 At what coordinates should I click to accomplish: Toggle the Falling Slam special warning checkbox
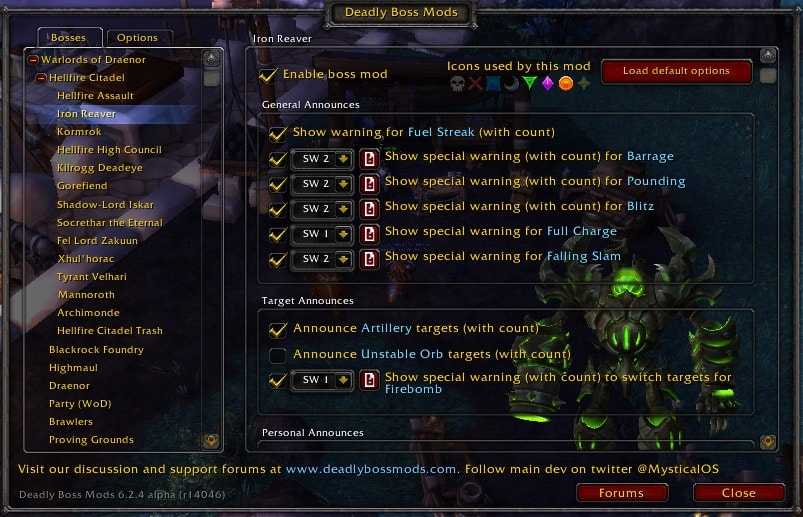click(277, 259)
